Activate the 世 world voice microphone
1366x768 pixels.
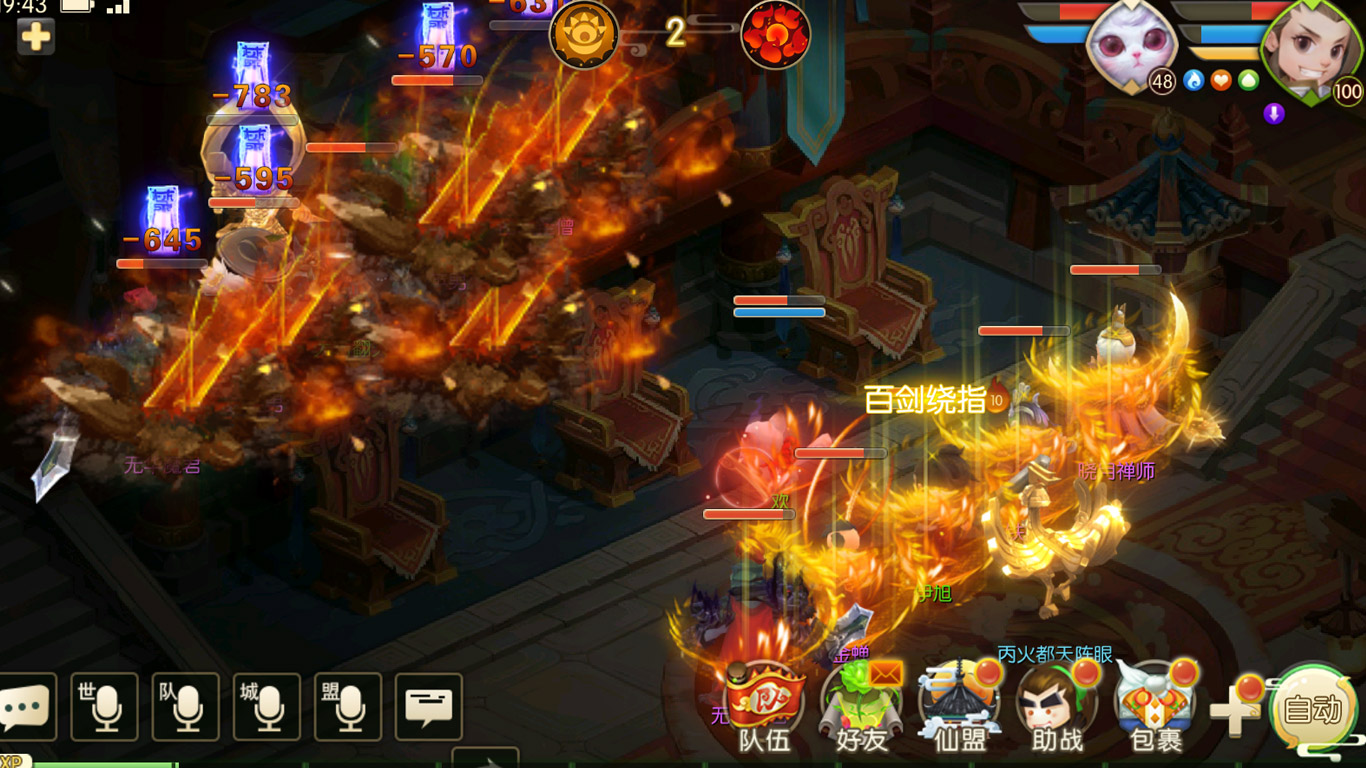(x=104, y=707)
